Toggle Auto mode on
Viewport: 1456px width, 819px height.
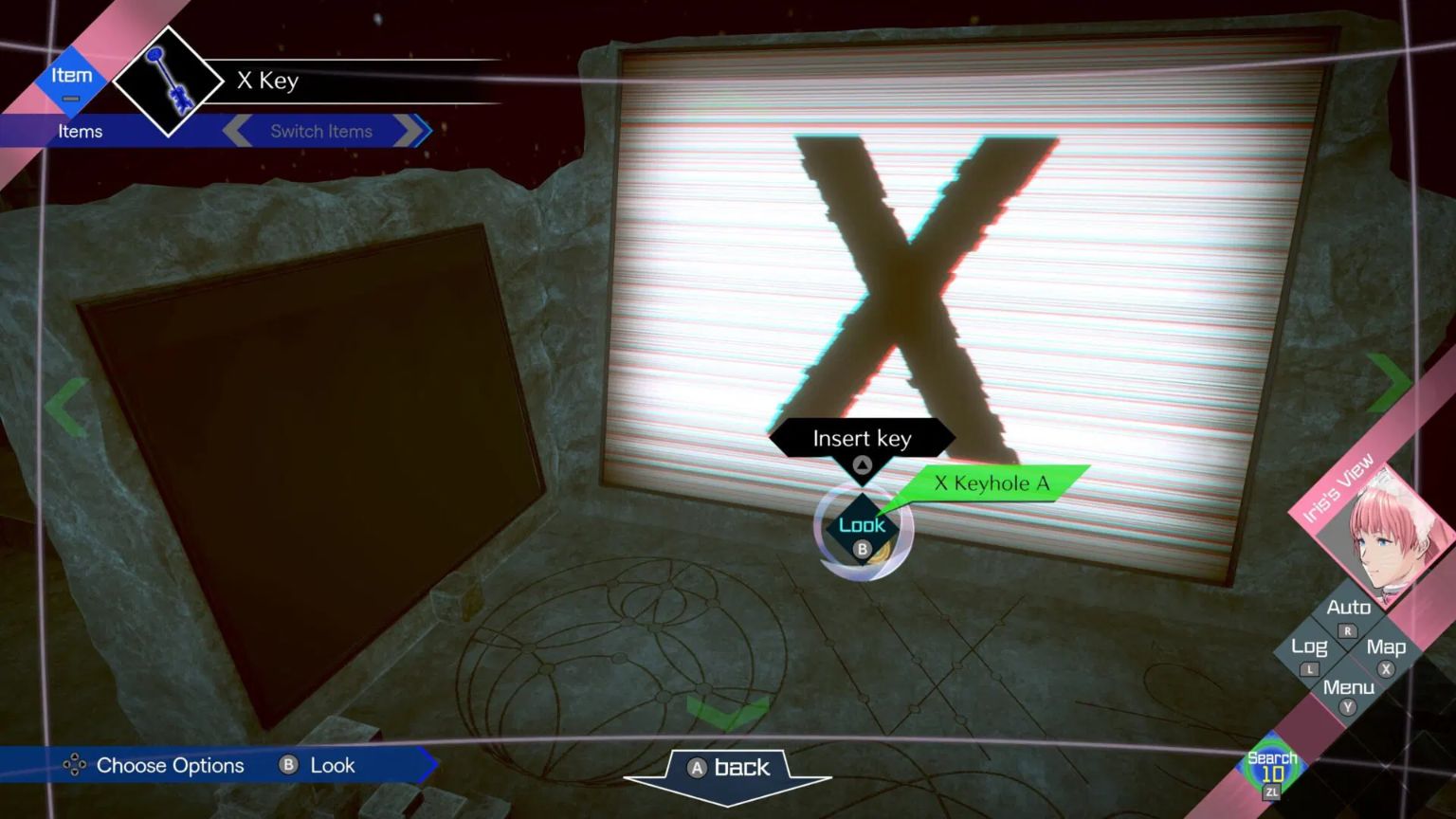(1348, 607)
